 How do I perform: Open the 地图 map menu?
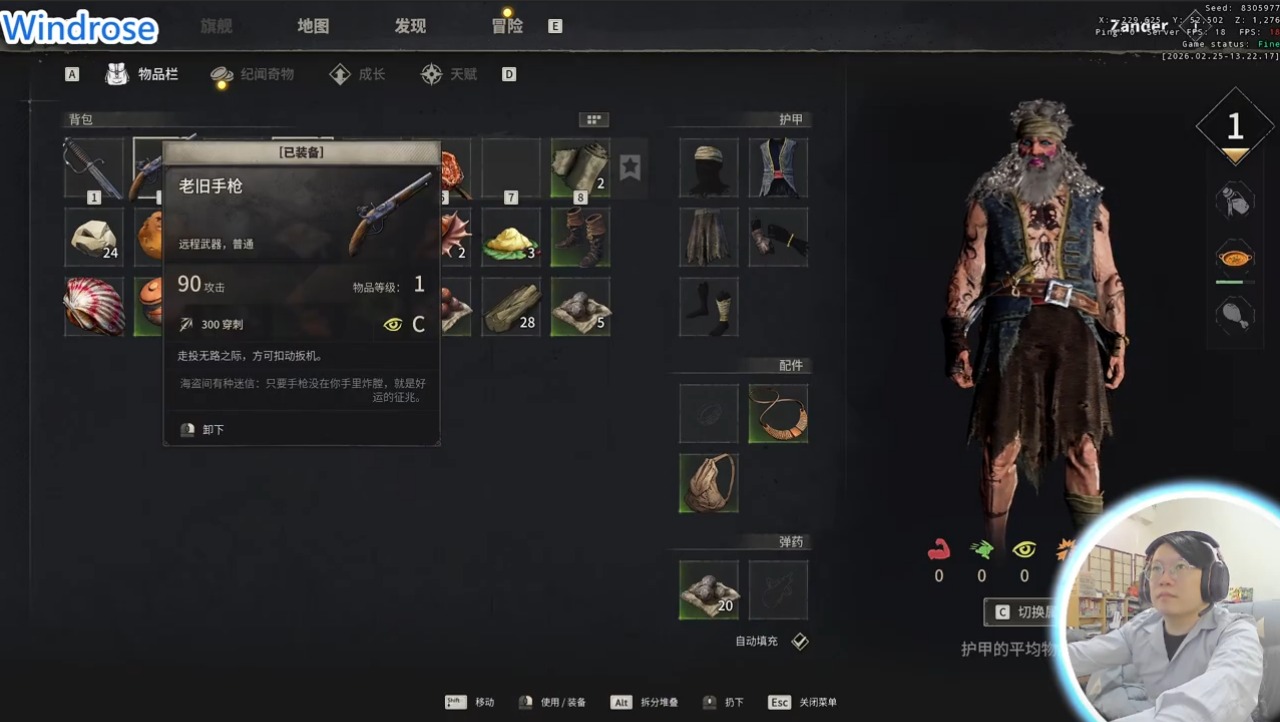tap(313, 26)
